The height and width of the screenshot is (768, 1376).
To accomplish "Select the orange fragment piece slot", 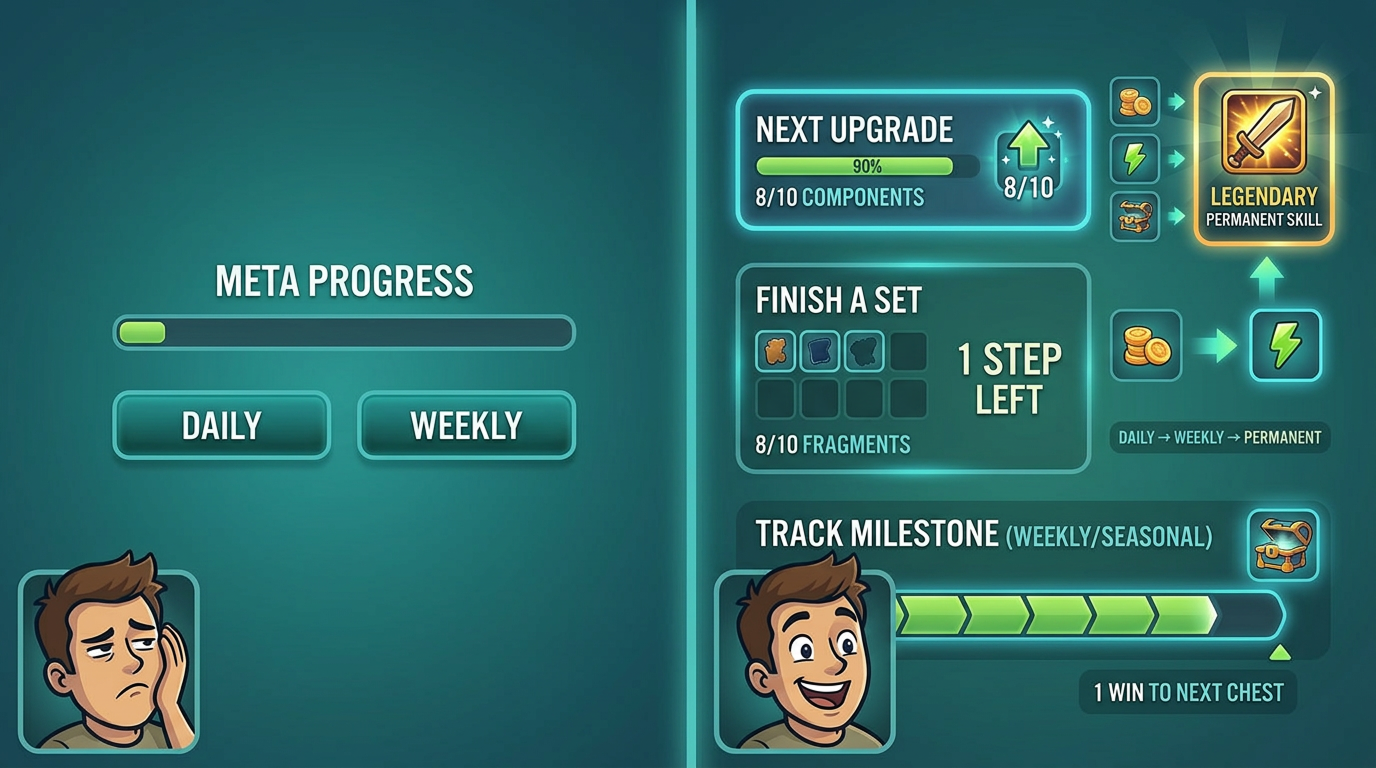I will click(x=776, y=352).
